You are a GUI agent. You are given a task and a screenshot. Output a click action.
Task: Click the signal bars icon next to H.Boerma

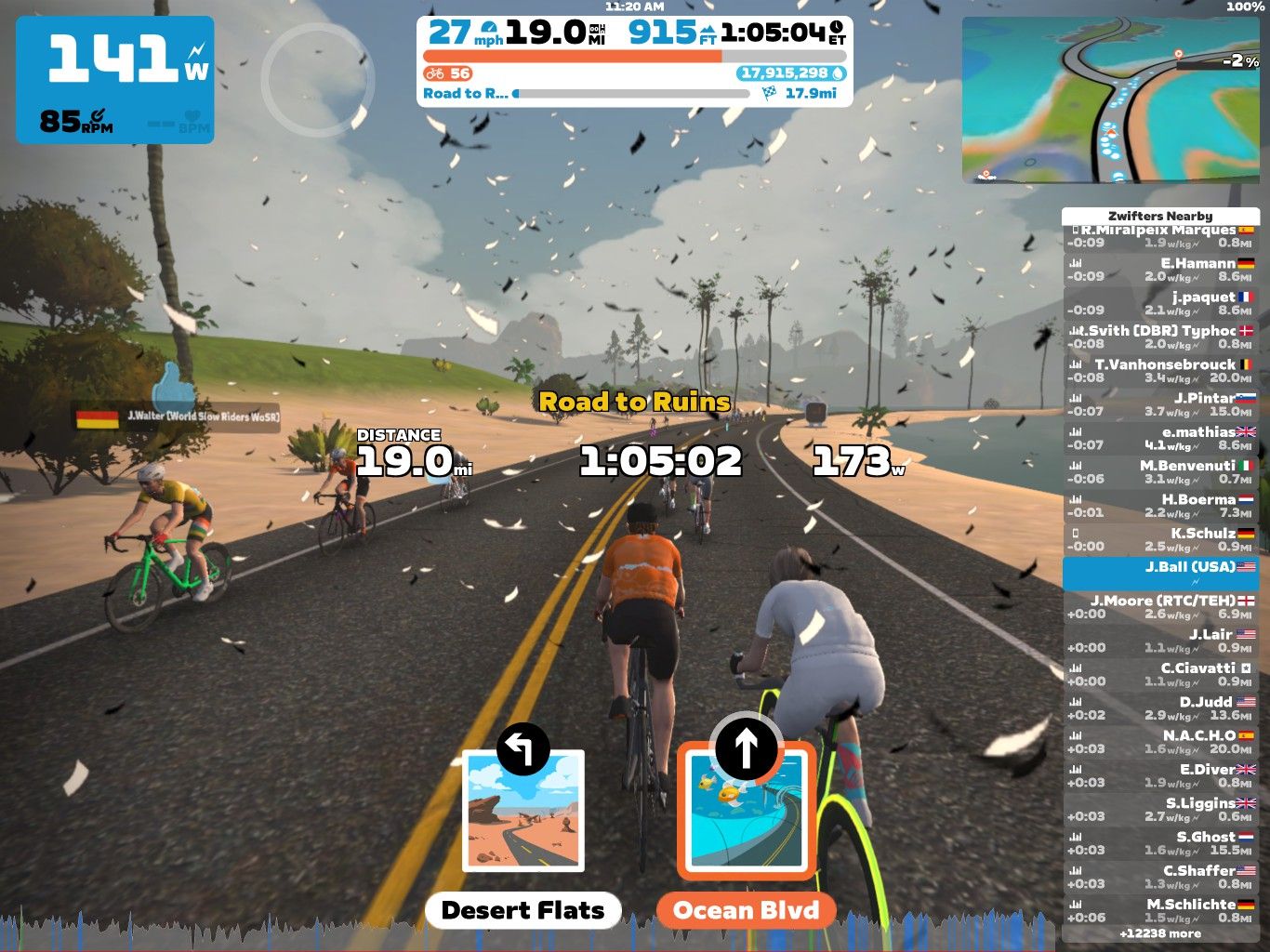pos(1074,499)
